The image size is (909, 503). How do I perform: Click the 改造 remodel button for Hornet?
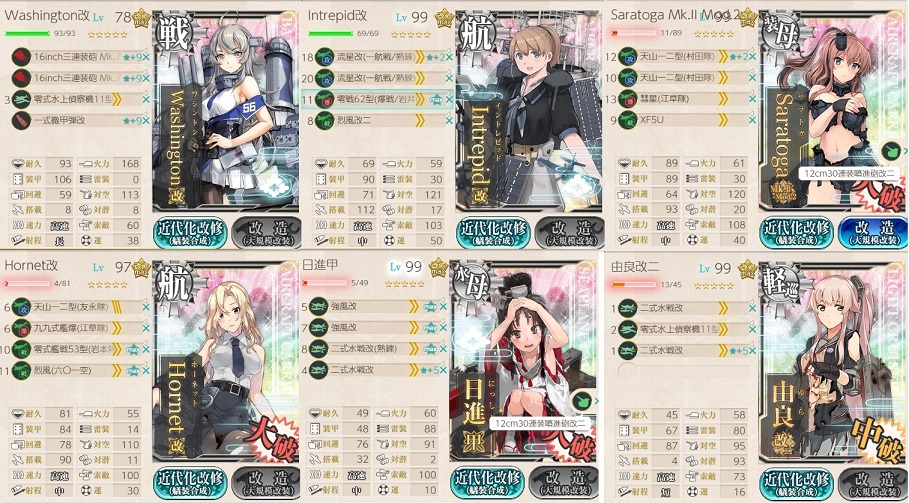265,483
